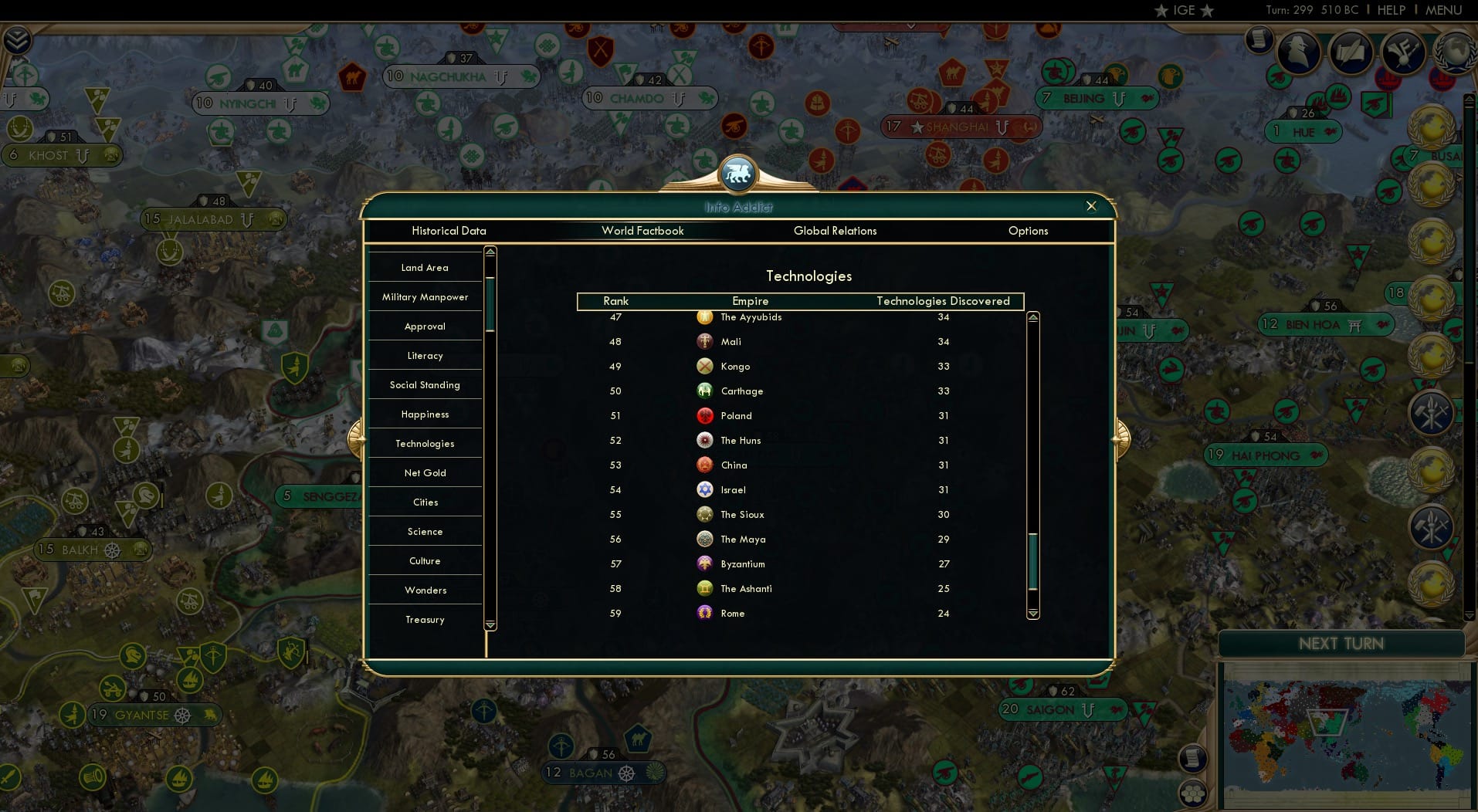Click Israel's star emblem
Image resolution: width=1478 pixels, height=812 pixels.
point(705,489)
